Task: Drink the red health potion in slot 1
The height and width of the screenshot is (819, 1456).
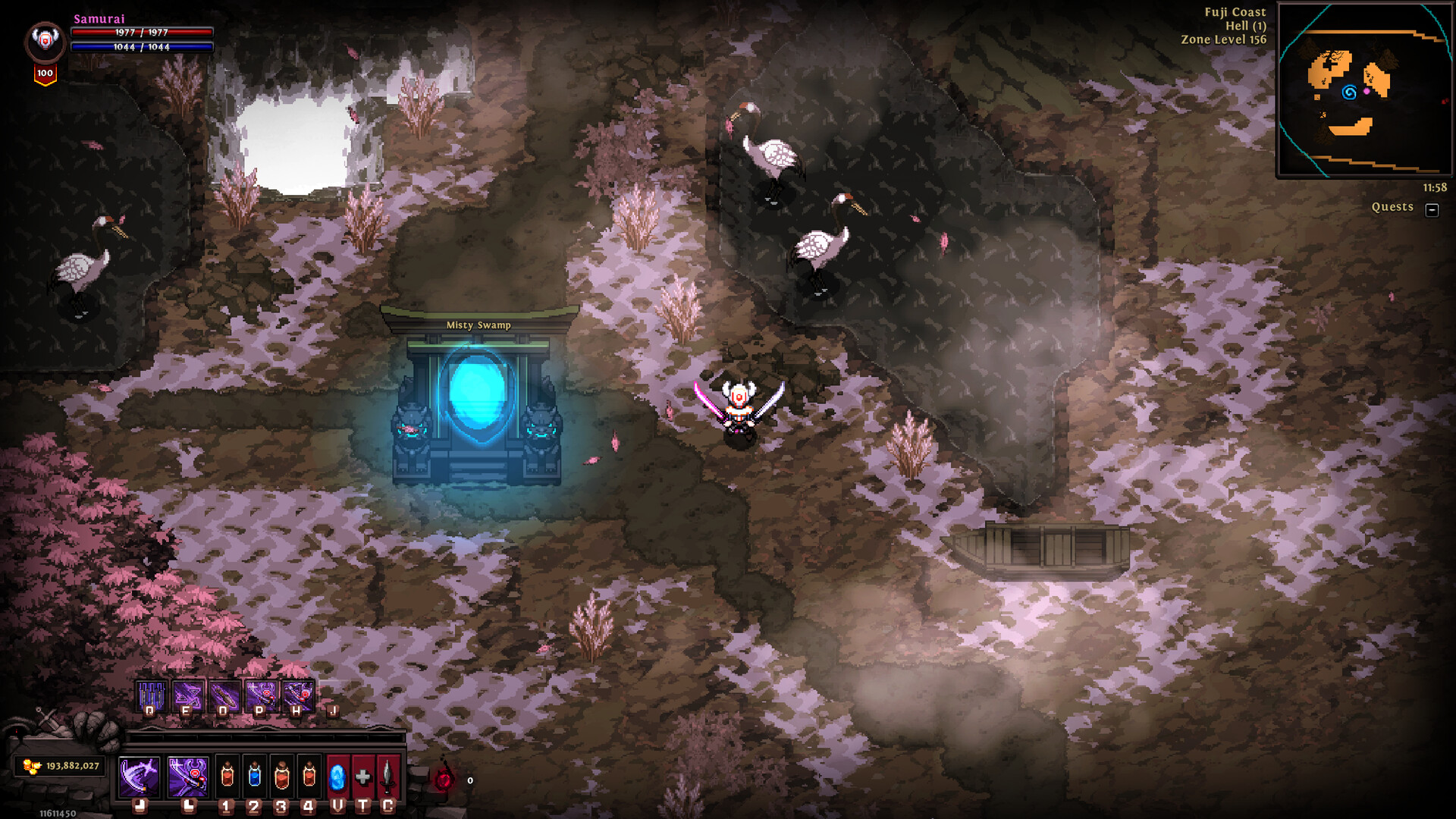Action: click(227, 777)
